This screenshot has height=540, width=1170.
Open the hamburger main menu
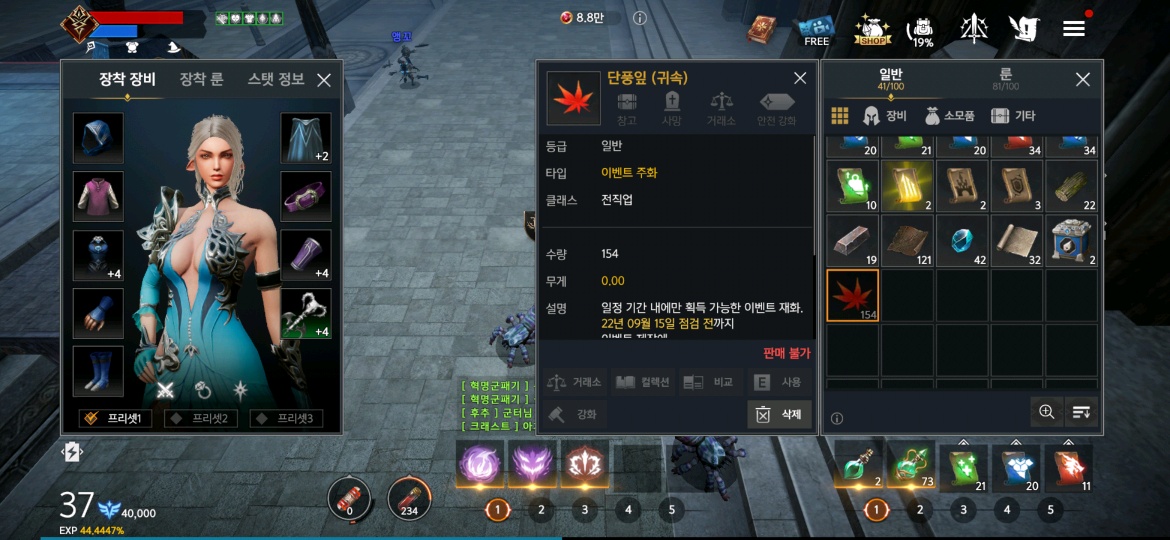coord(1074,28)
